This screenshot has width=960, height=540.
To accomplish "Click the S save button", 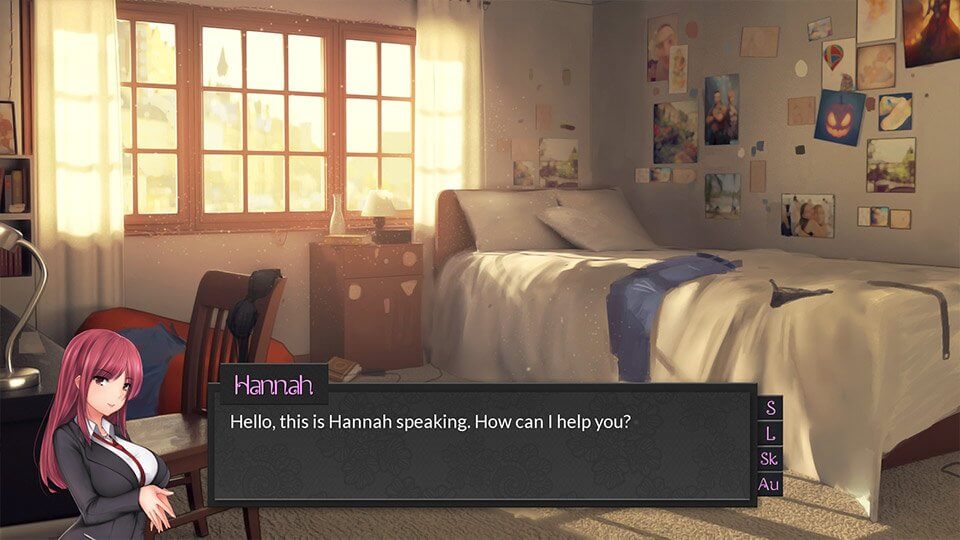I will point(769,408).
